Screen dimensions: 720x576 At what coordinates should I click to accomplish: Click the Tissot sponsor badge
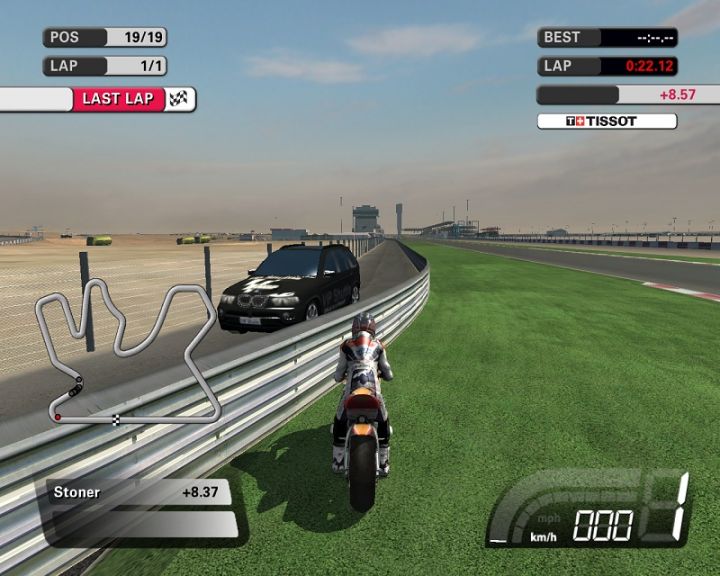pyautogui.click(x=606, y=121)
